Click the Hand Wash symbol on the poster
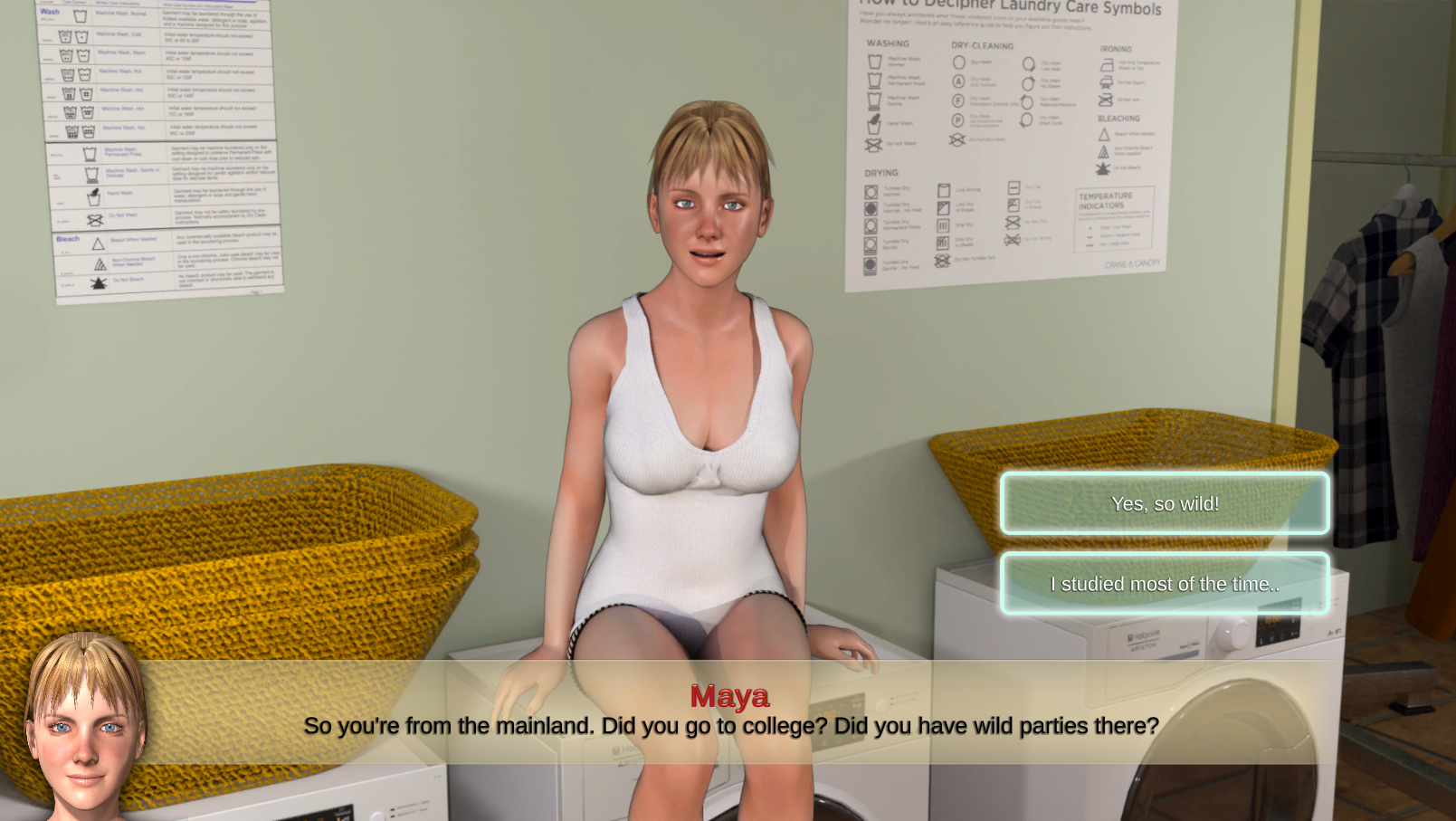1456x821 pixels. [x=874, y=123]
